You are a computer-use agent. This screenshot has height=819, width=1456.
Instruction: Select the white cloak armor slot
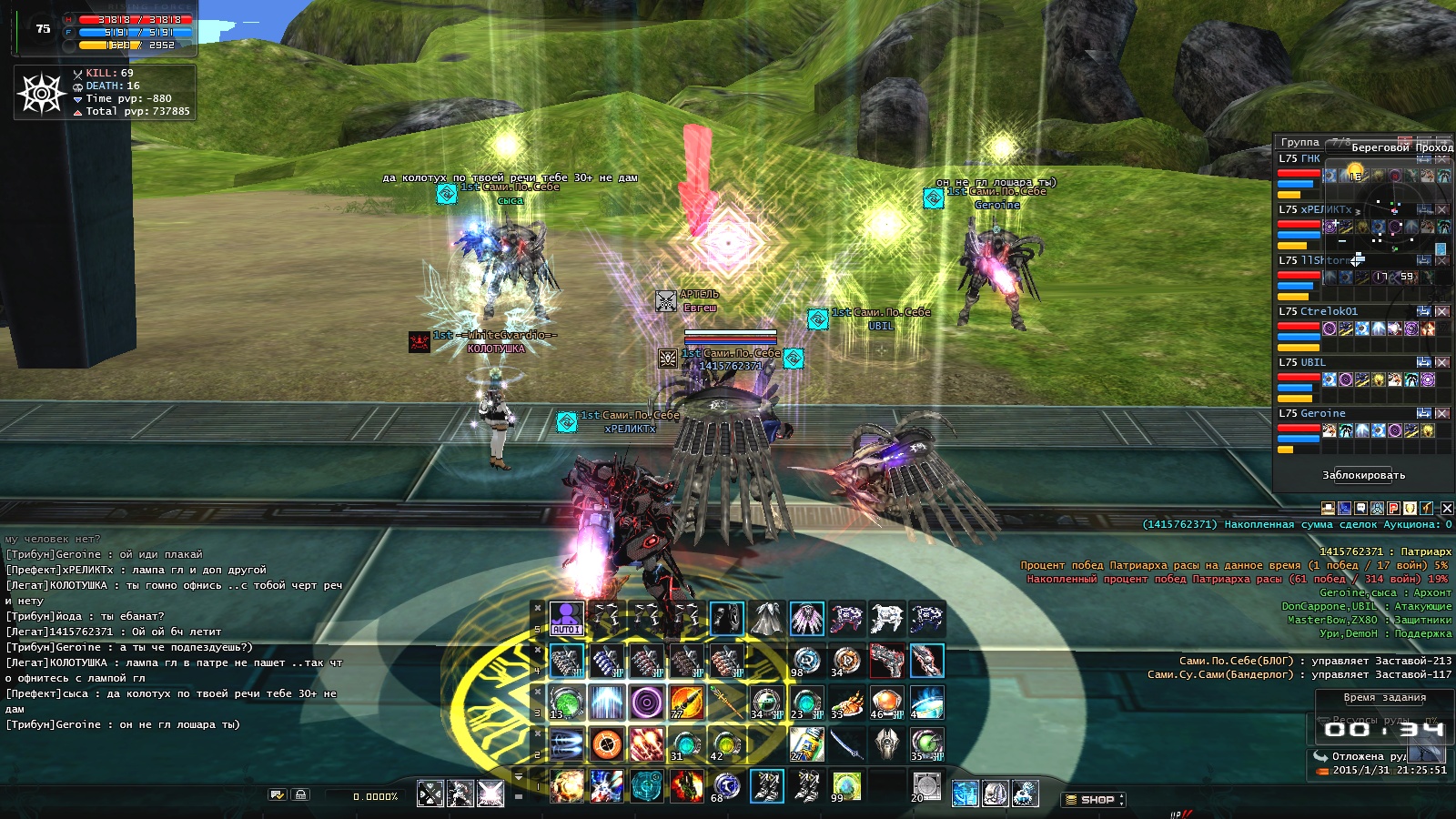pyautogui.click(x=766, y=619)
